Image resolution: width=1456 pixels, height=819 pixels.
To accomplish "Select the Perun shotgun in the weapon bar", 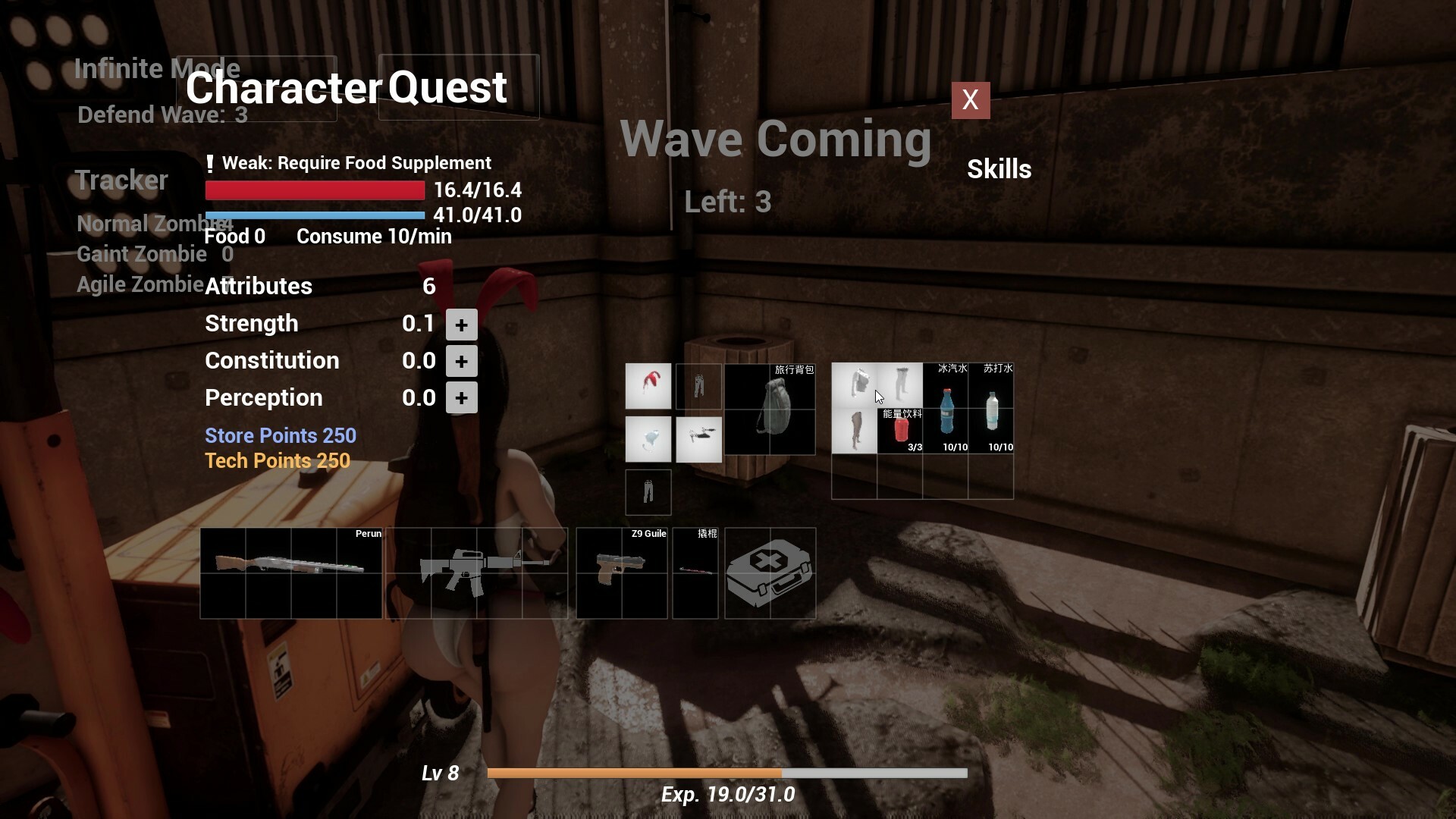I will click(290, 574).
